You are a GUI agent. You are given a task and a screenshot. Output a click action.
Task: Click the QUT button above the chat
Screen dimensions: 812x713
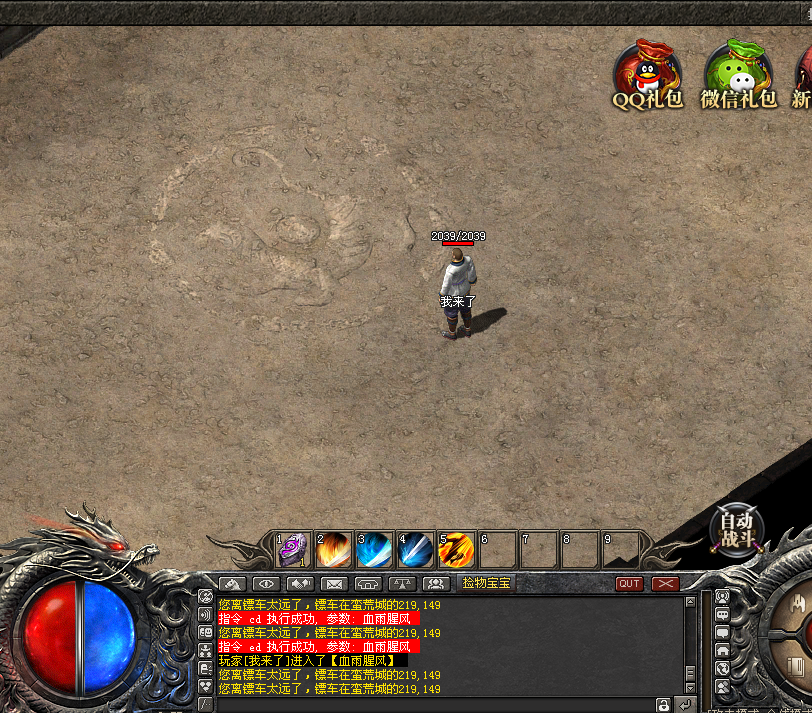click(x=629, y=583)
